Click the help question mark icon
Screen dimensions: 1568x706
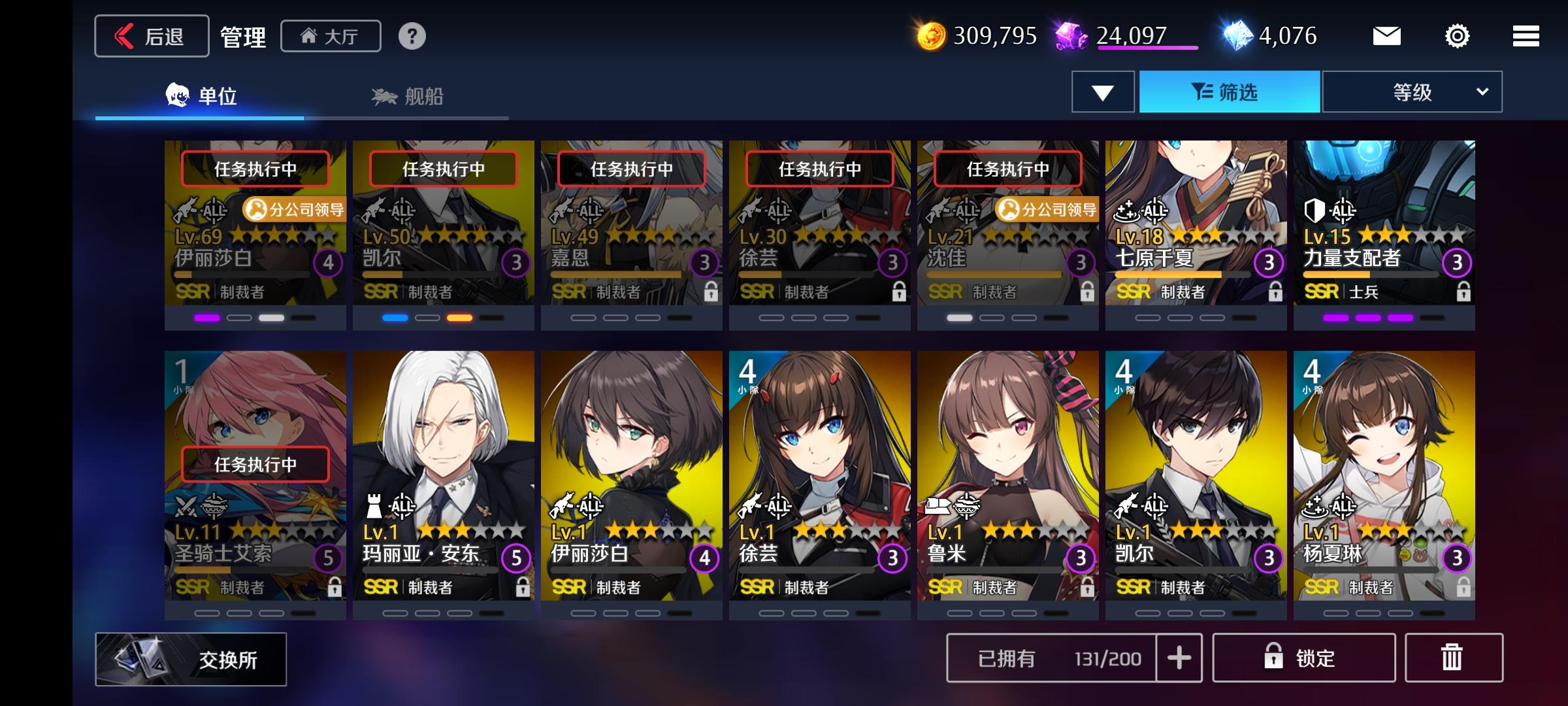pyautogui.click(x=411, y=37)
